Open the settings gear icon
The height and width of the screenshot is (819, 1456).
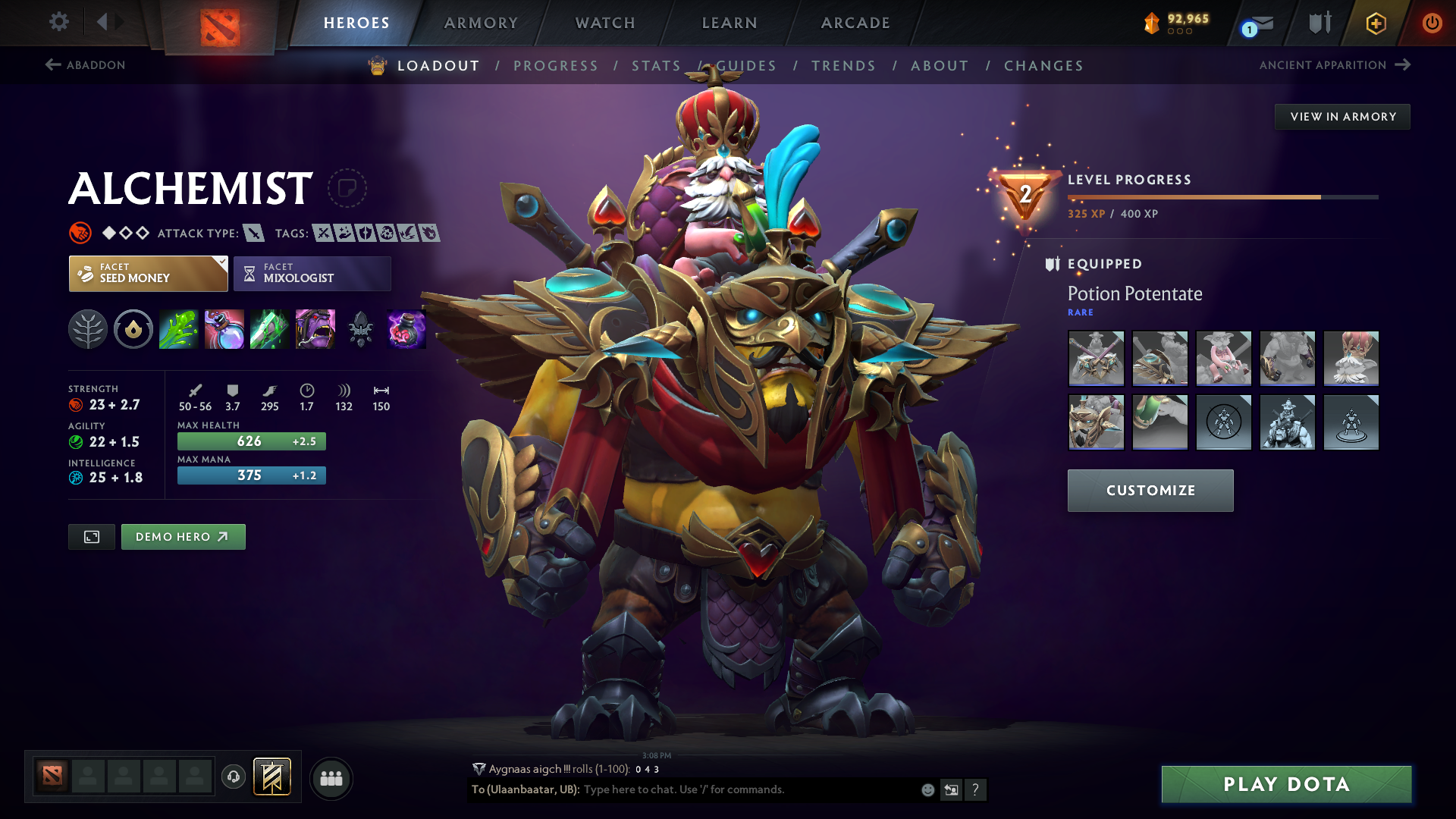click(59, 22)
